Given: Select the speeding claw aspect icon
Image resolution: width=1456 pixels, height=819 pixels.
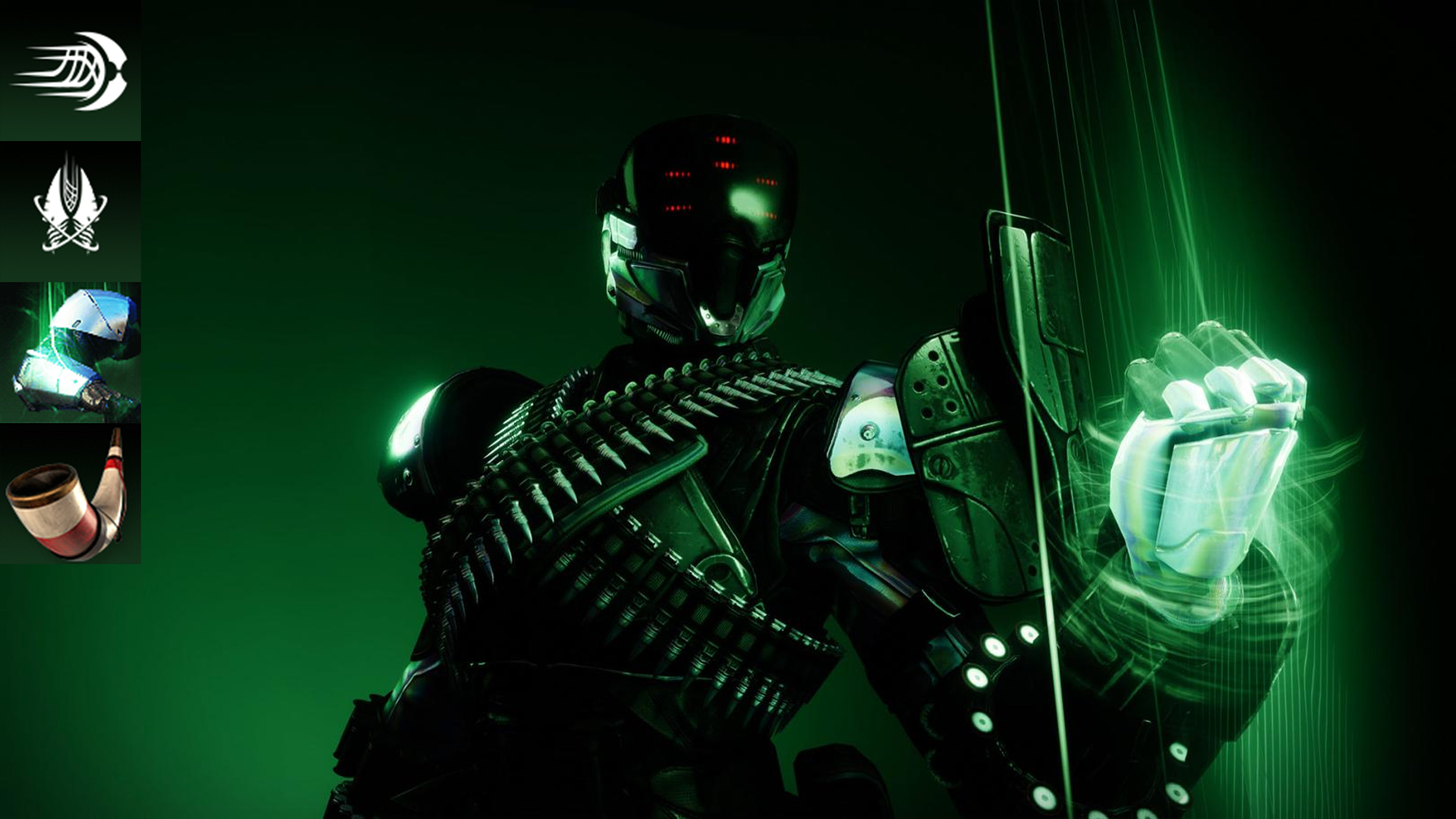Looking at the screenshot, I should click(x=70, y=71).
